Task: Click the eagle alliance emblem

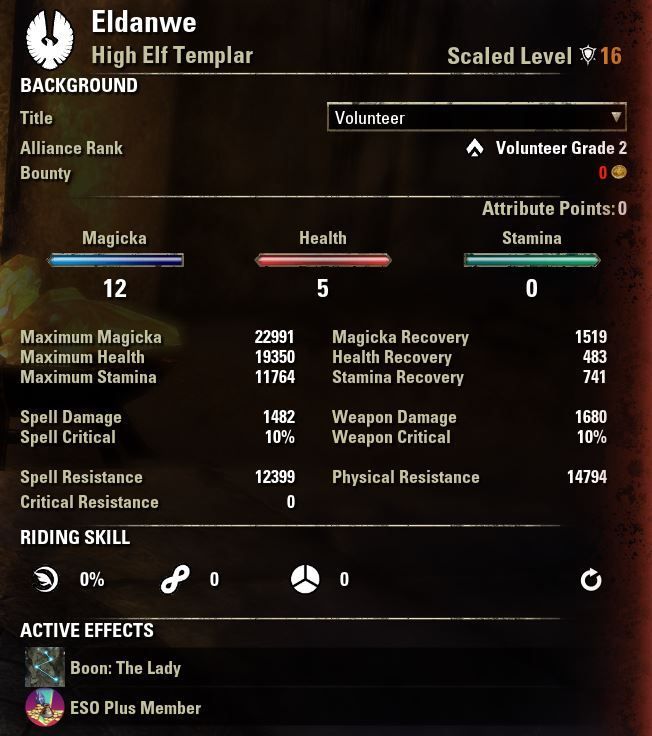Action: click(49, 38)
